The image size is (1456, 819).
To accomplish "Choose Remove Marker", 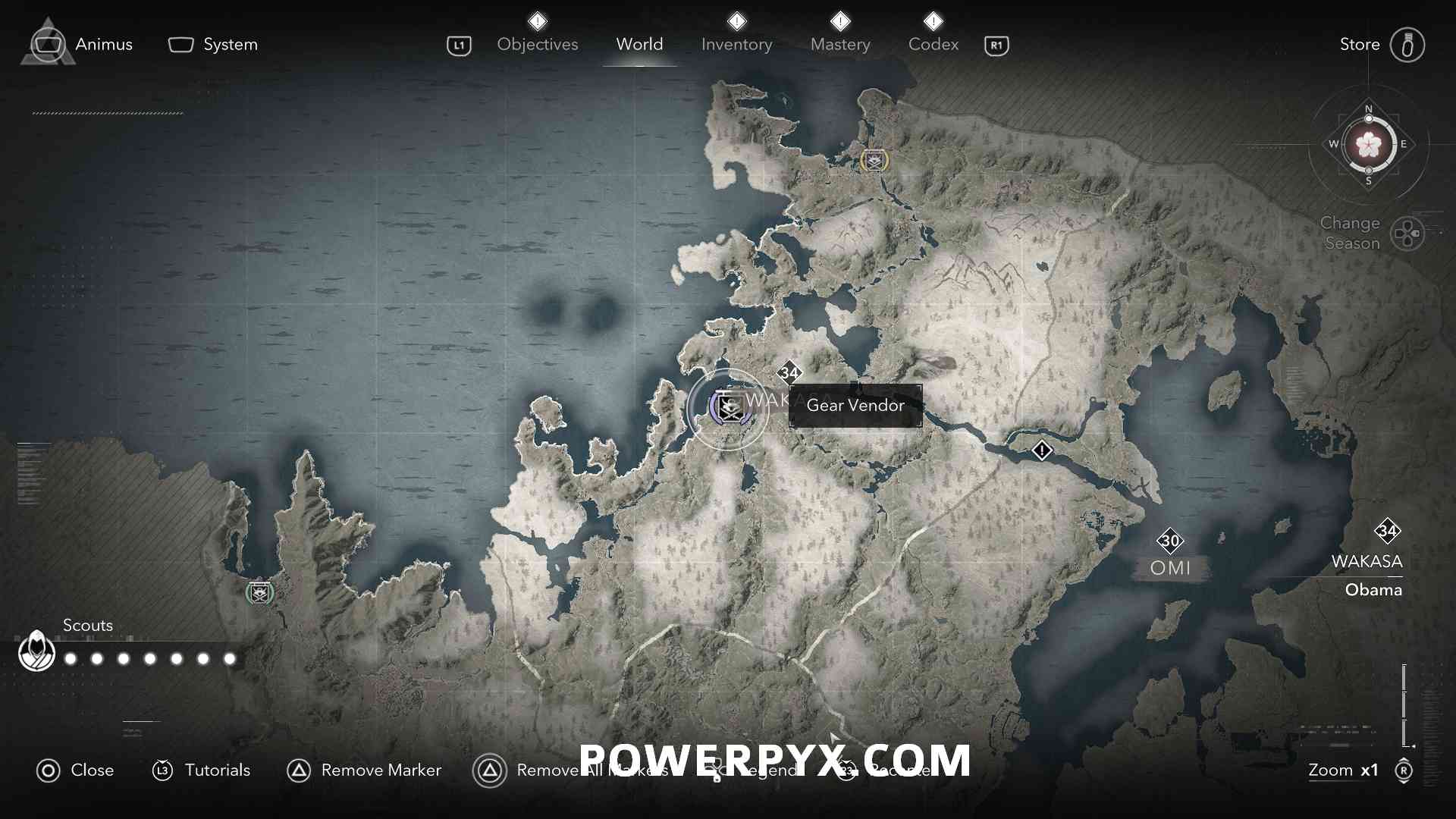I will pyautogui.click(x=364, y=770).
